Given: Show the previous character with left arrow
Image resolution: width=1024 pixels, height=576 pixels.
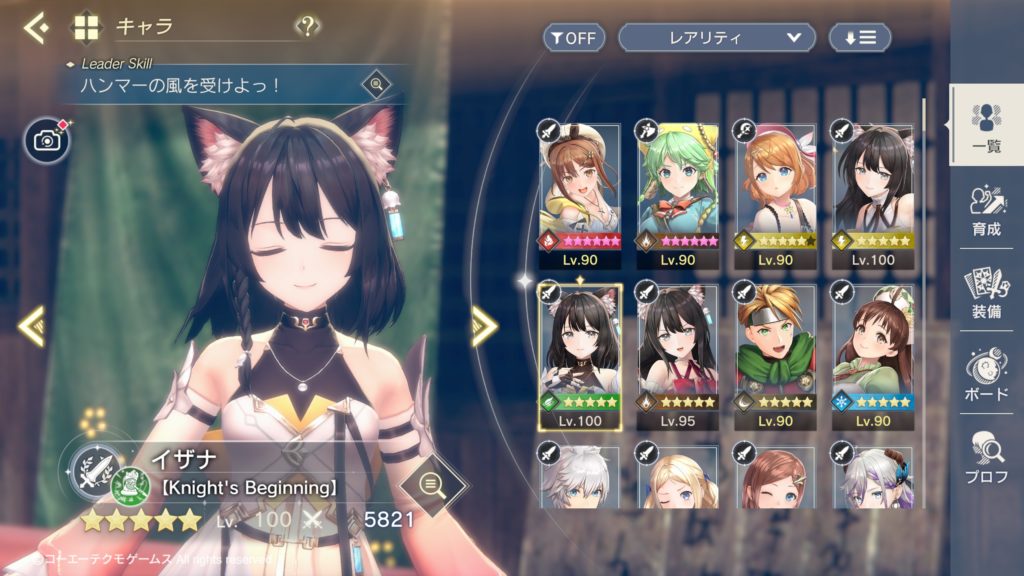Looking at the screenshot, I should pos(32,325).
